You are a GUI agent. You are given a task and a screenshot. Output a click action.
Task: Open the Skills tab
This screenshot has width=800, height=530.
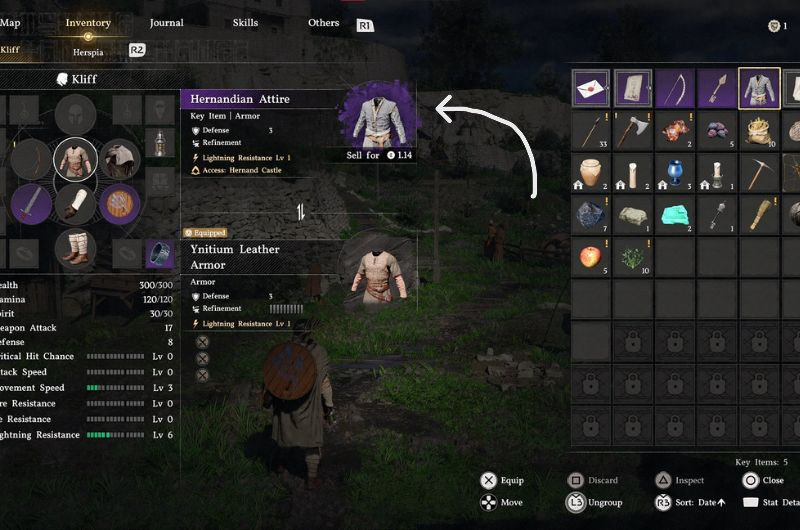point(245,23)
